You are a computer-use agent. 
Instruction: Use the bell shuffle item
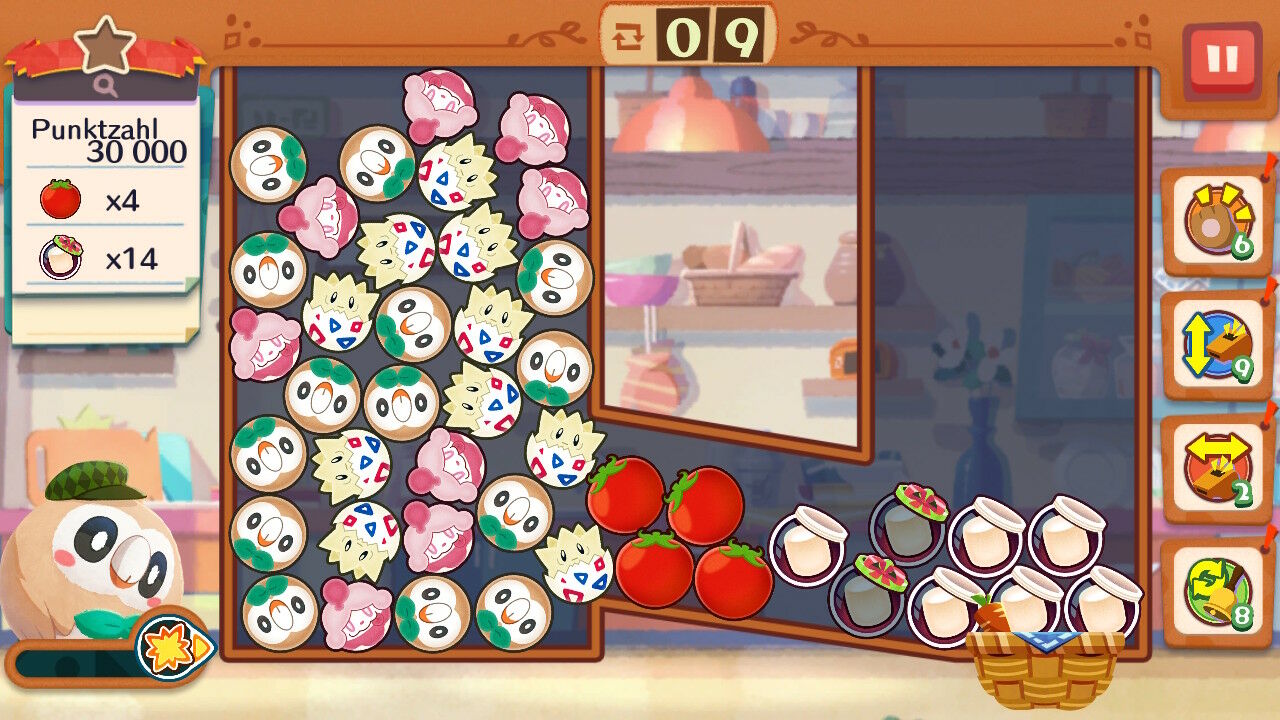click(1217, 591)
